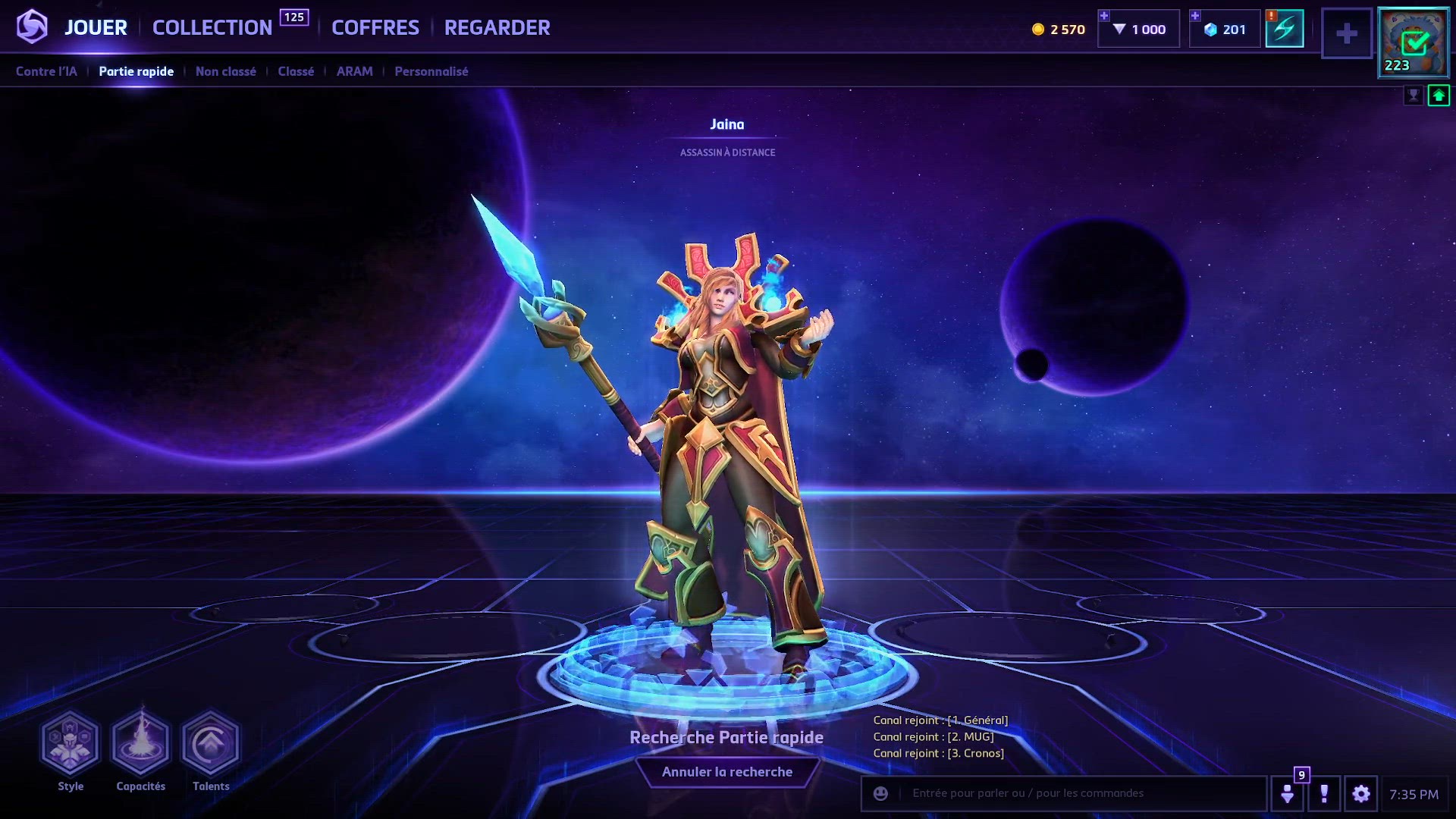Click the plus to buy more gems
The image size is (1456, 819).
(1104, 14)
